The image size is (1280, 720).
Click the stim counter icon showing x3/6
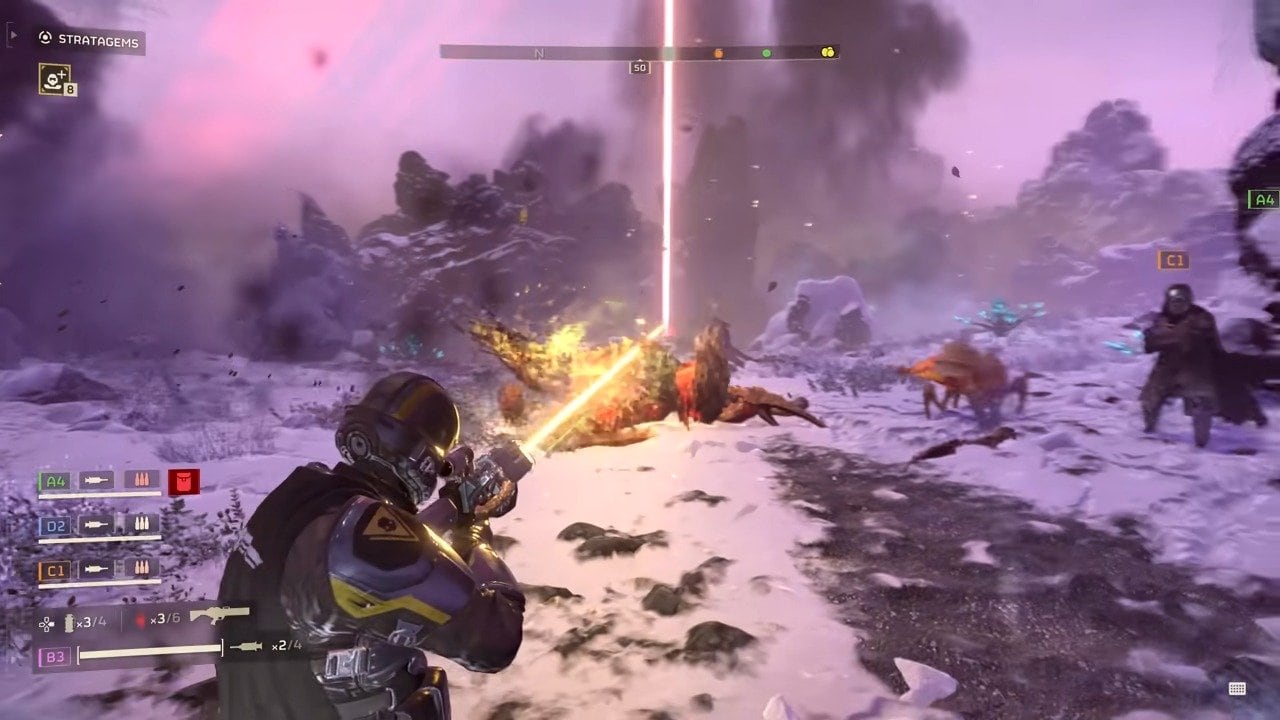(142, 620)
